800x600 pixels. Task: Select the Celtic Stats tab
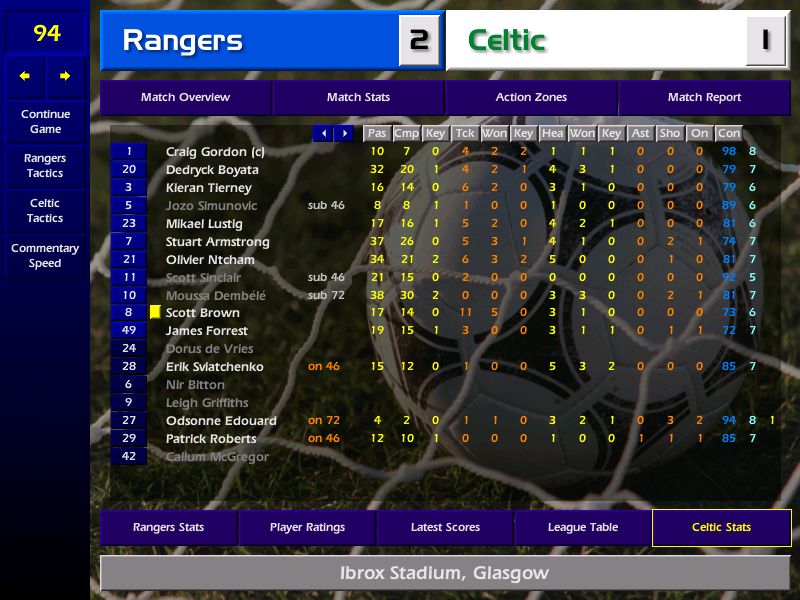click(721, 528)
